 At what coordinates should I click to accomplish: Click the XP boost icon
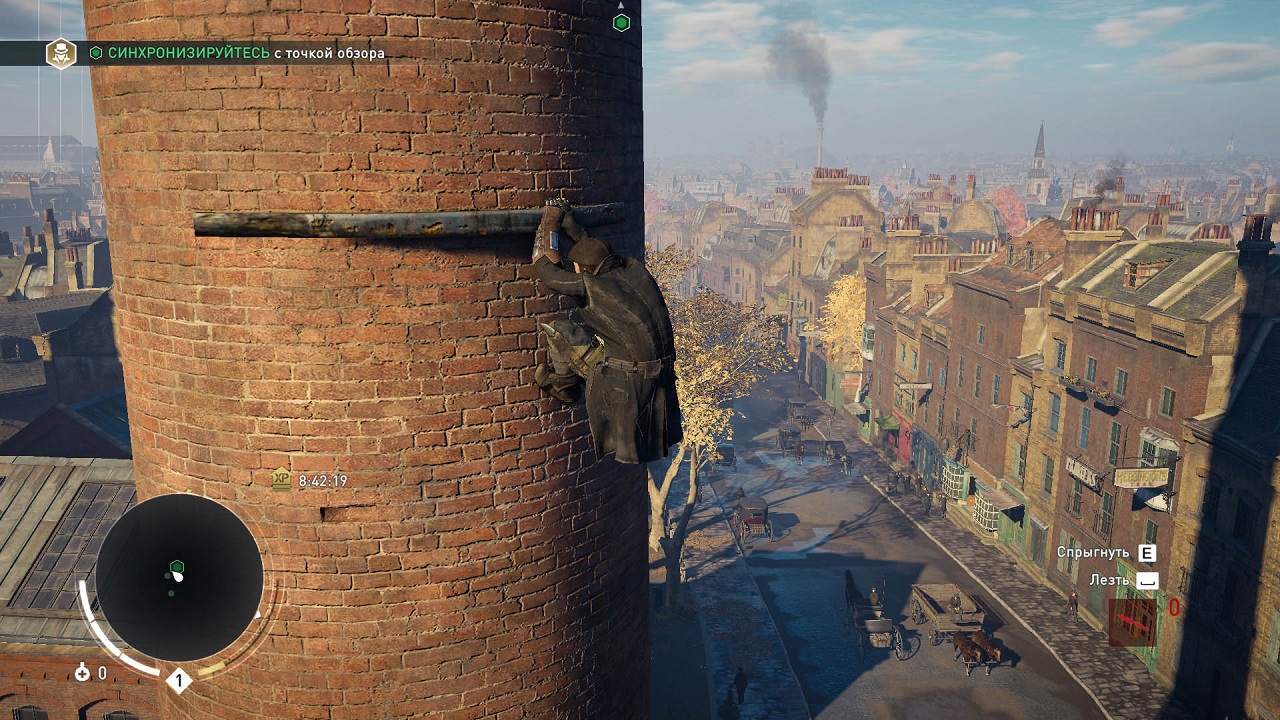coord(281,480)
